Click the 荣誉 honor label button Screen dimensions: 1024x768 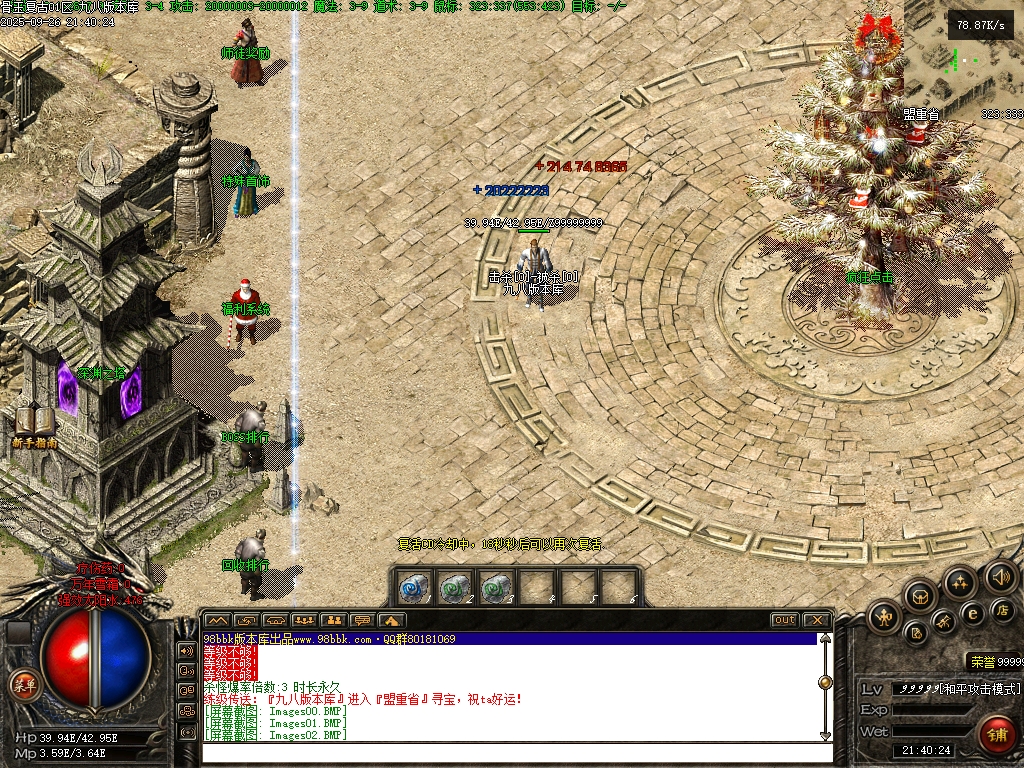980,662
